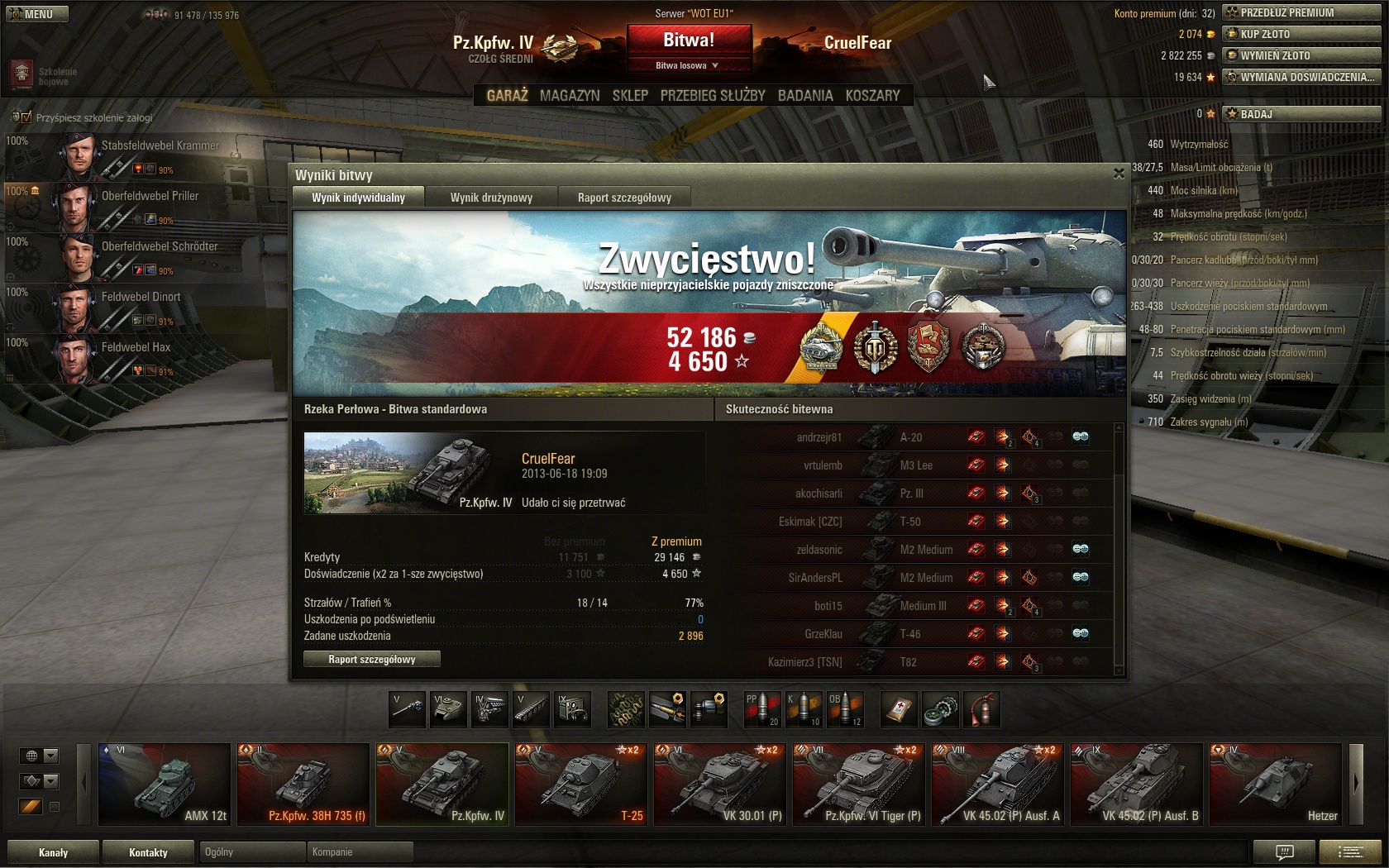Select crew member Stabsfeldwebel Krammer
The height and width of the screenshot is (868, 1389).
[x=141, y=154]
